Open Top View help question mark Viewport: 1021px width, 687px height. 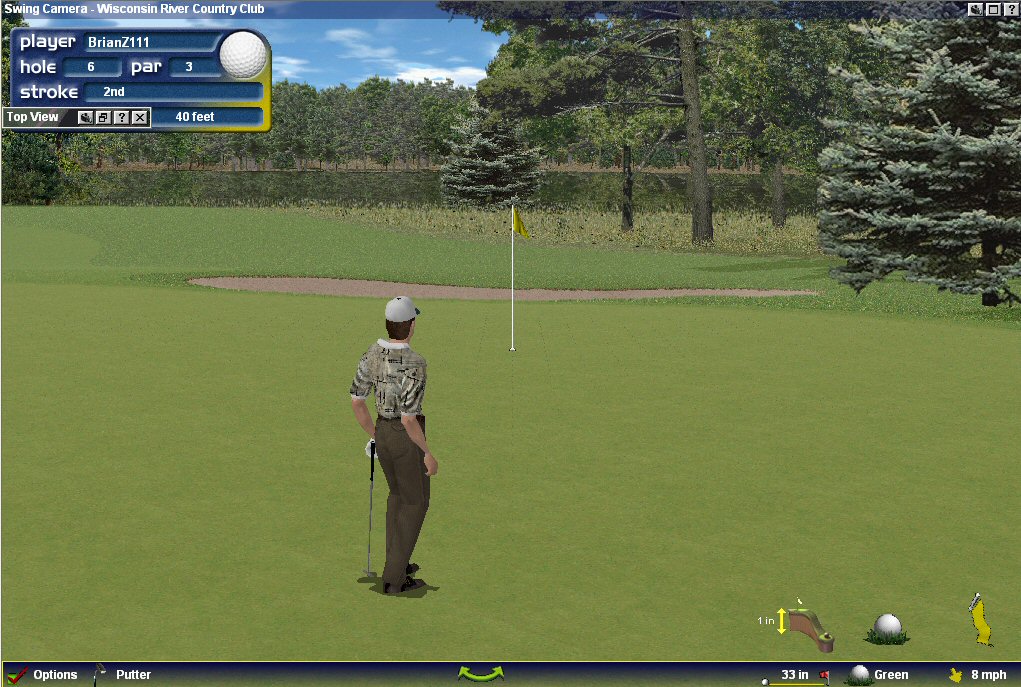point(121,118)
